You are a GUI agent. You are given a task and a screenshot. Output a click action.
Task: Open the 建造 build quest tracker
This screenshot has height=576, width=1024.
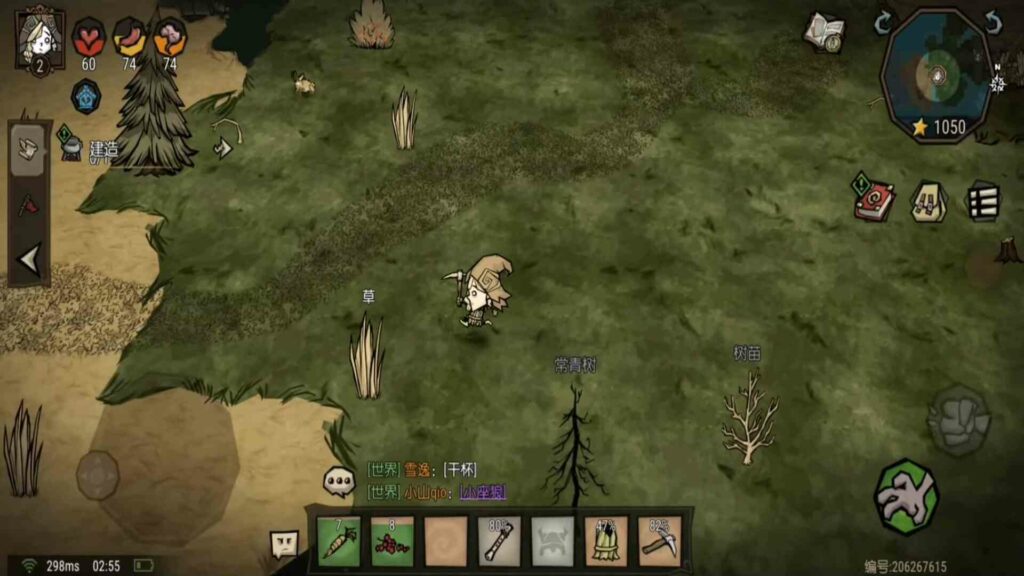[88, 148]
